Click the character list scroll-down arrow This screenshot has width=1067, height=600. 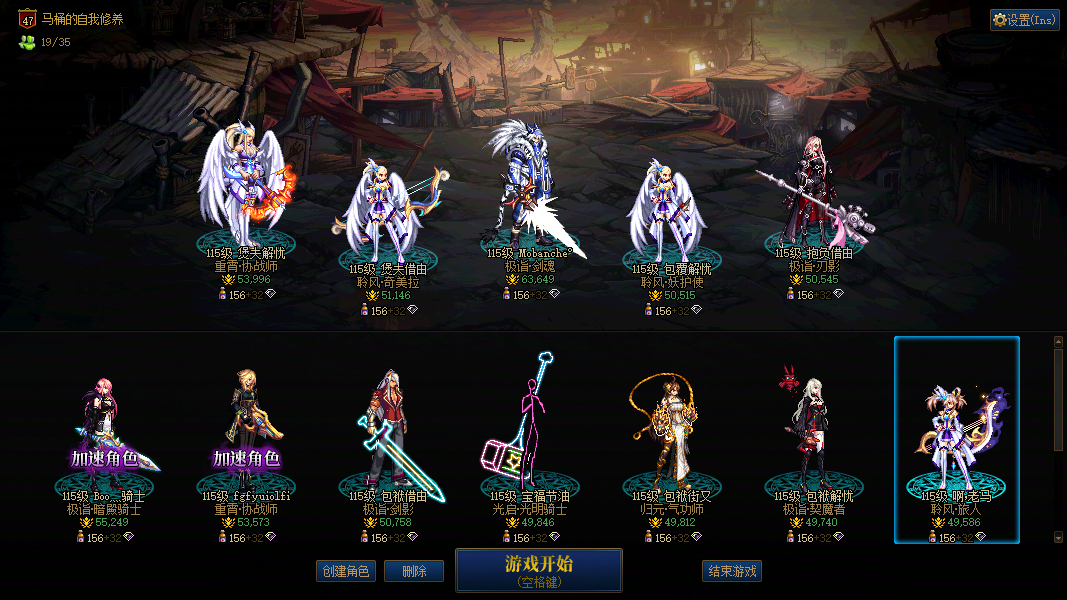coord(1059,537)
